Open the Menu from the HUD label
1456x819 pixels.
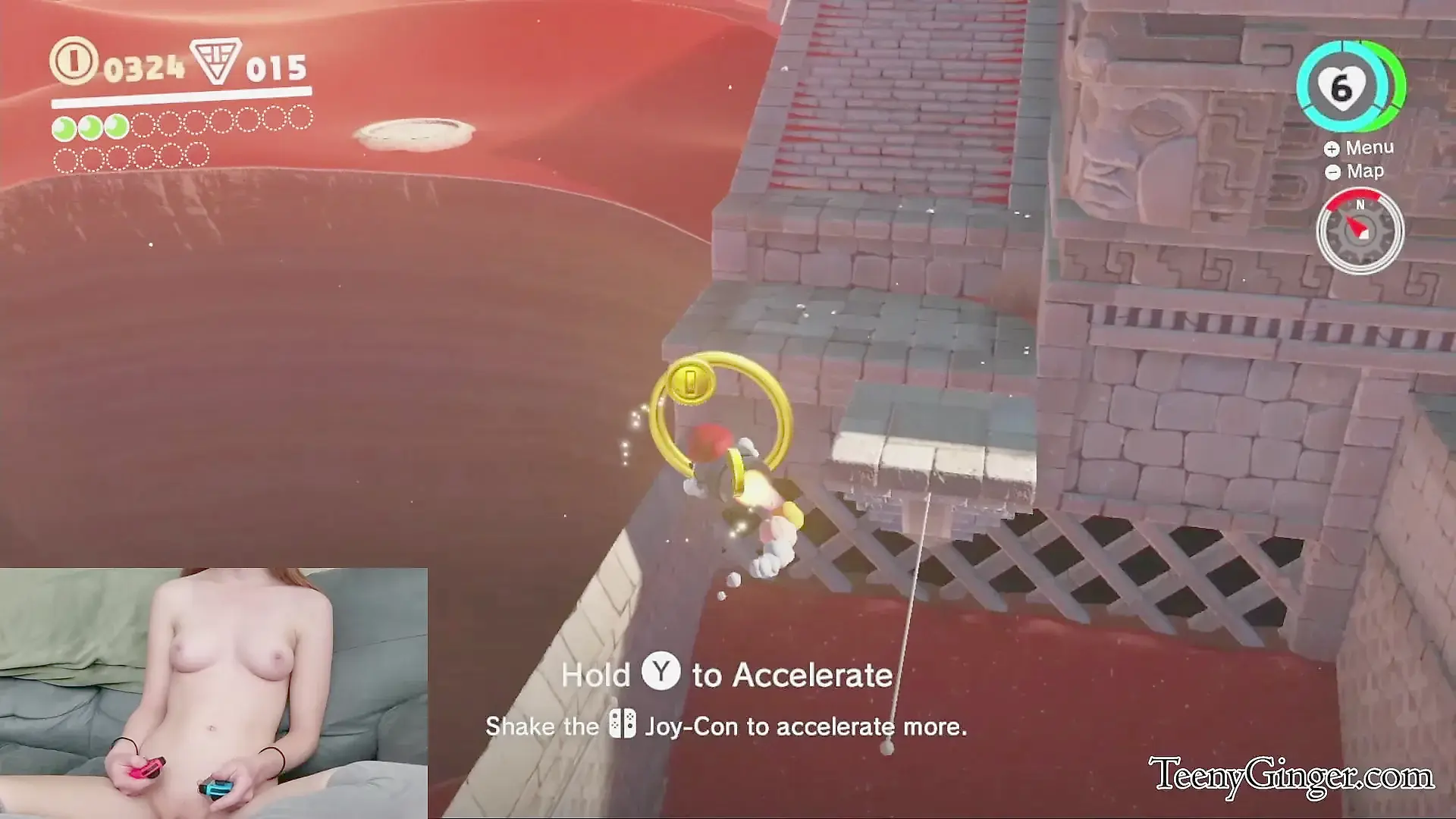point(1360,148)
